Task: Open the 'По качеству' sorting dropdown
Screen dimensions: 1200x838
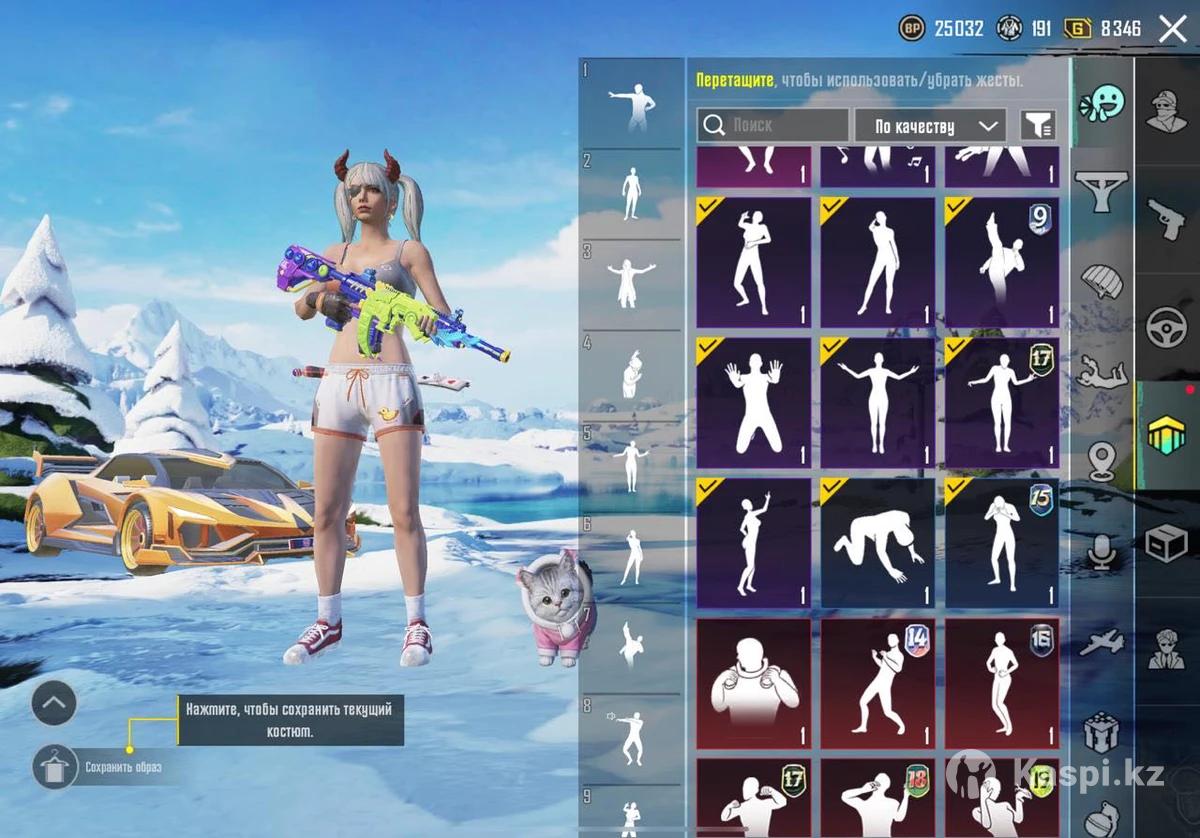Action: 928,126
